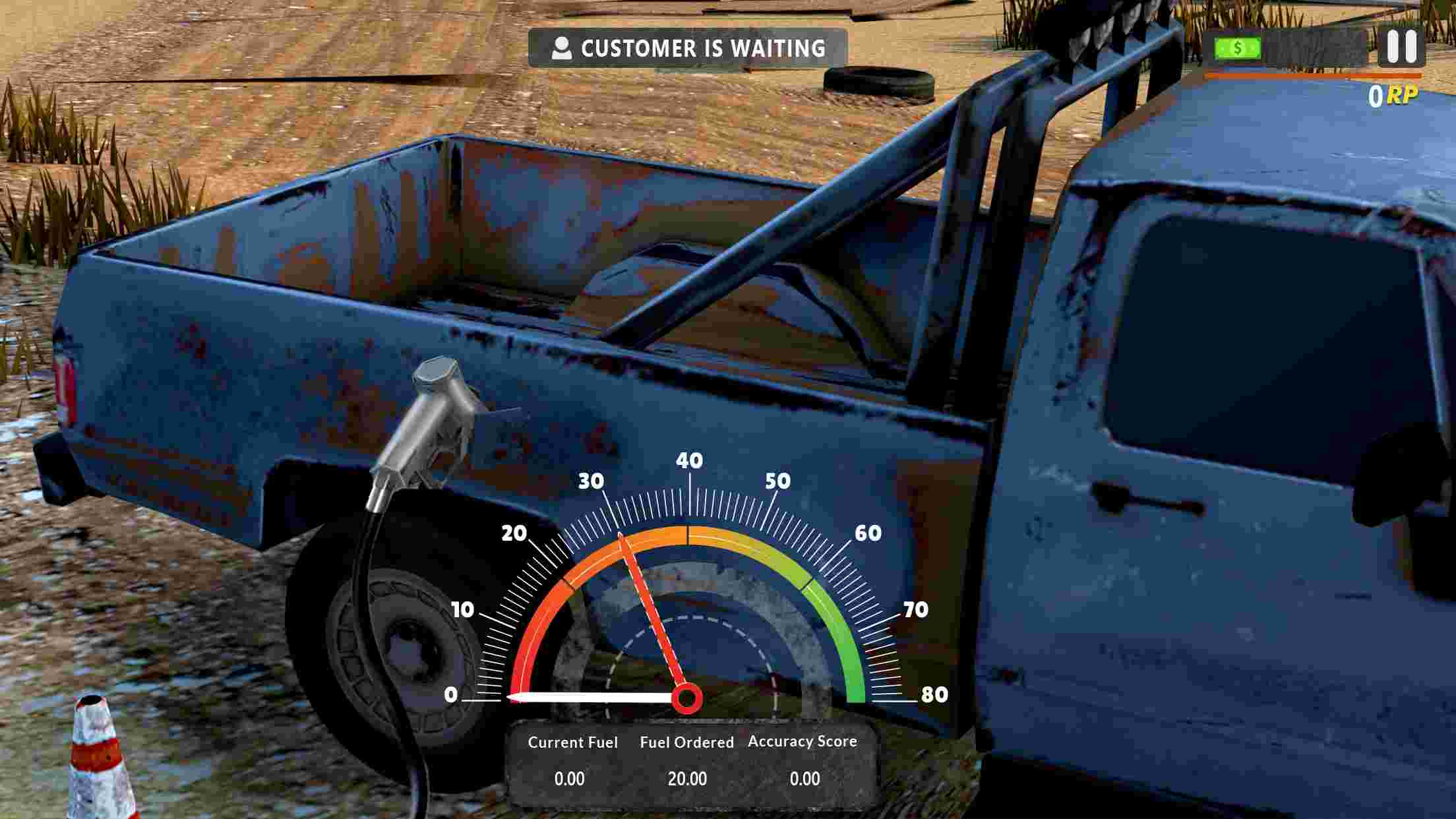Tap the customer person icon on the banner
The image size is (1456, 819).
[562, 47]
